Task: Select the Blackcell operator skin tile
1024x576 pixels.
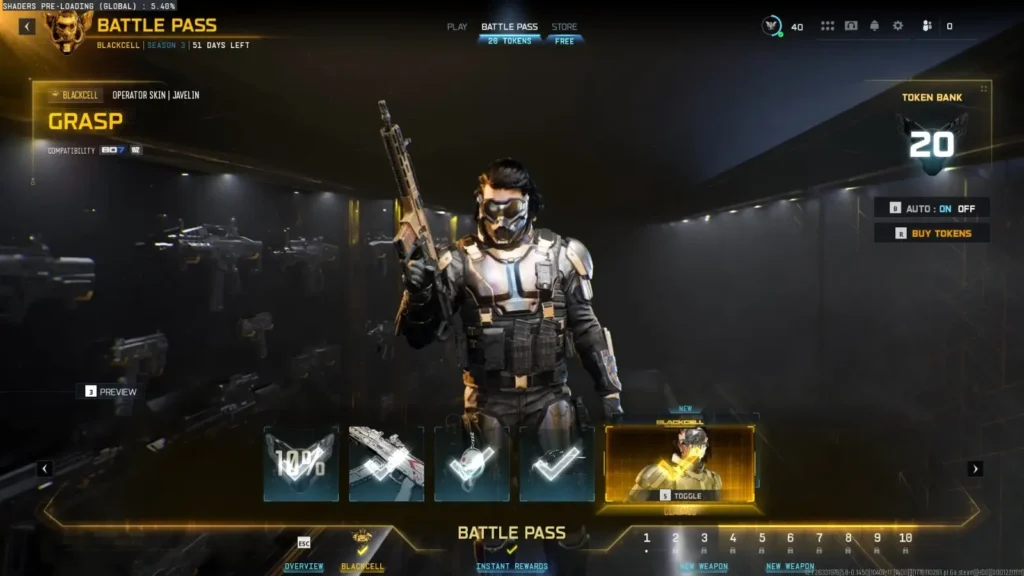Action: [680, 463]
